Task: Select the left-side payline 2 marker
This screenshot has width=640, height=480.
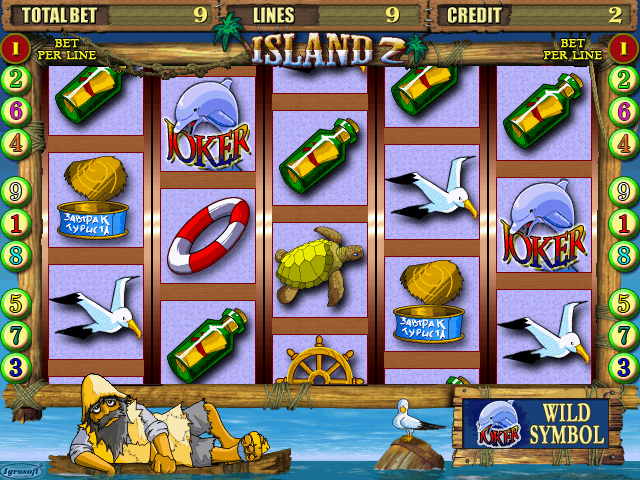Action: tap(15, 79)
